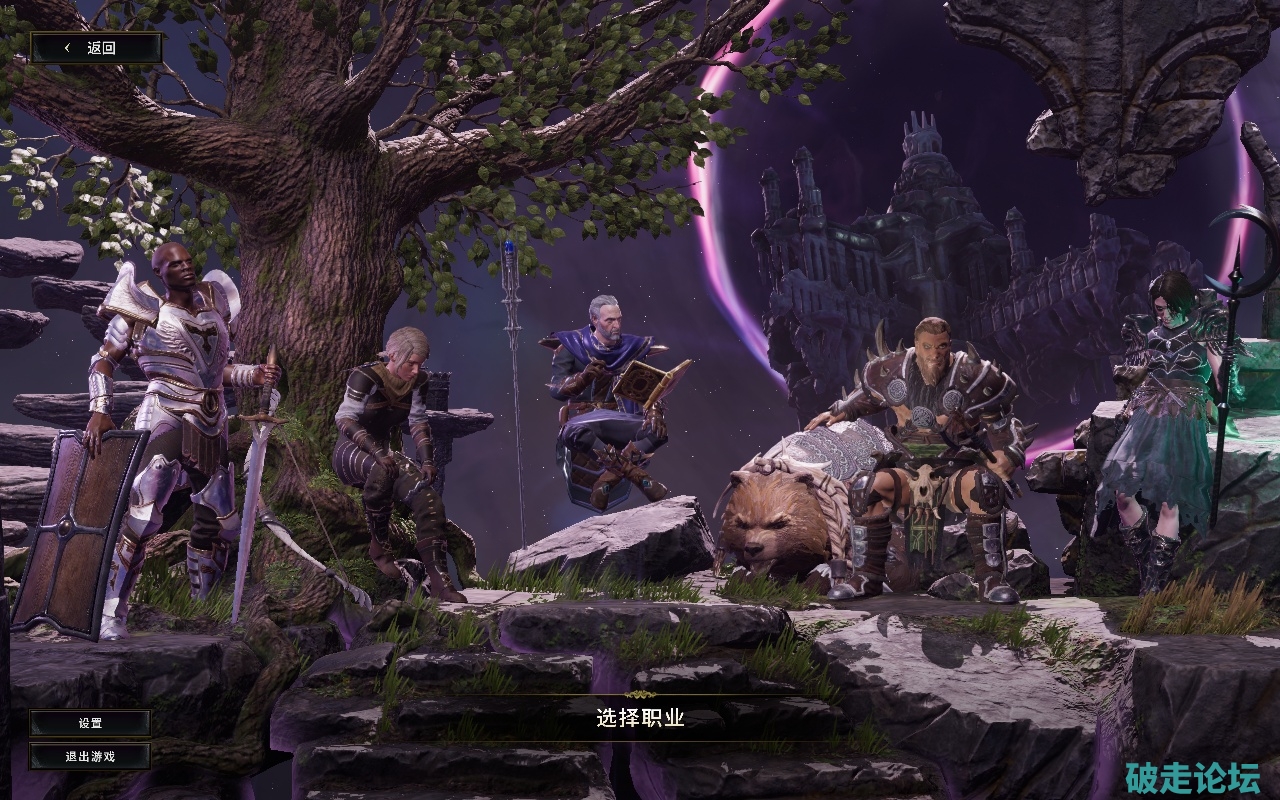Click the 返回 back button
Image resolution: width=1280 pixels, height=800 pixels.
[96, 47]
